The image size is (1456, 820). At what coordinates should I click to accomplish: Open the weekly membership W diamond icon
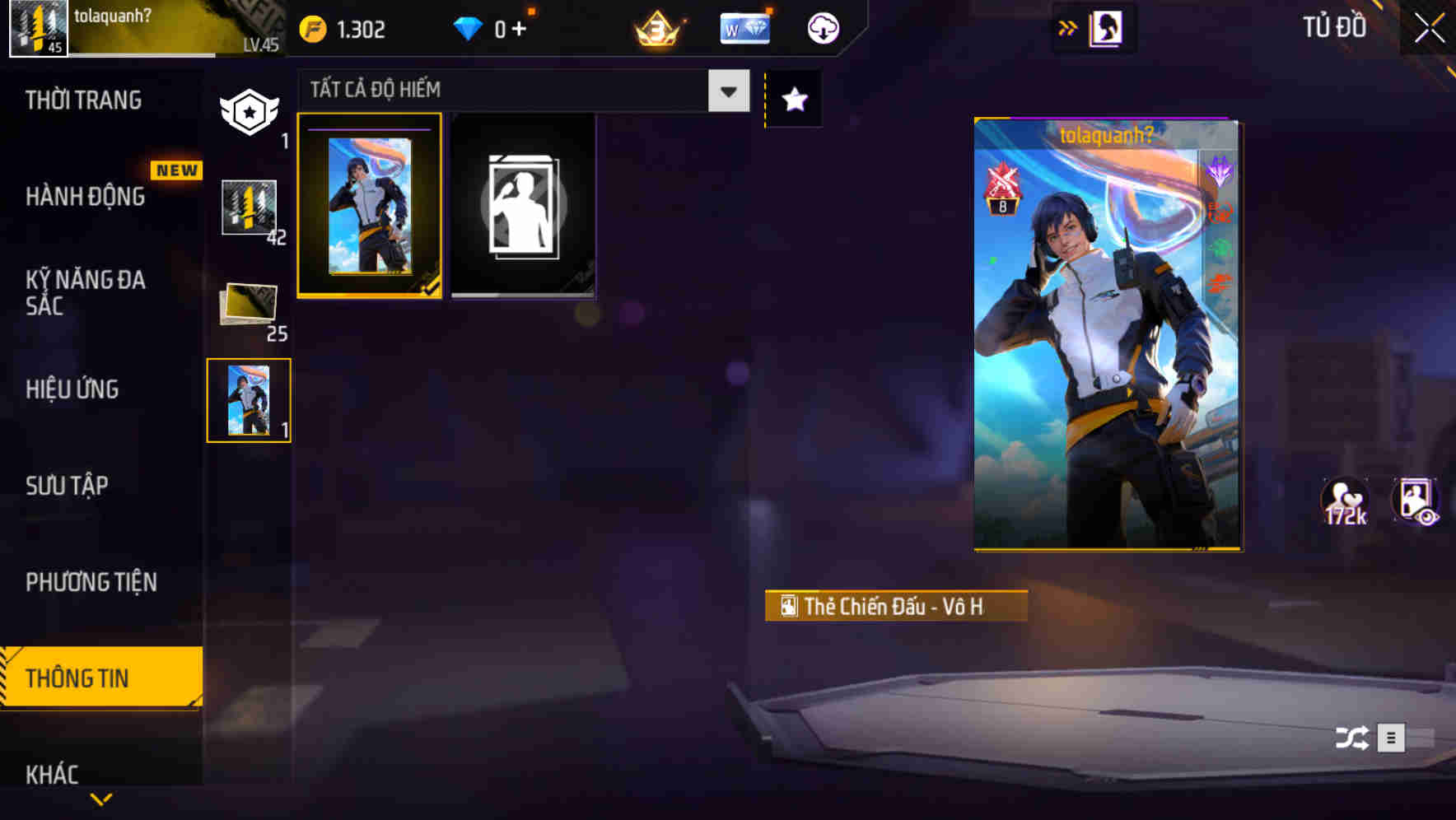point(744,27)
